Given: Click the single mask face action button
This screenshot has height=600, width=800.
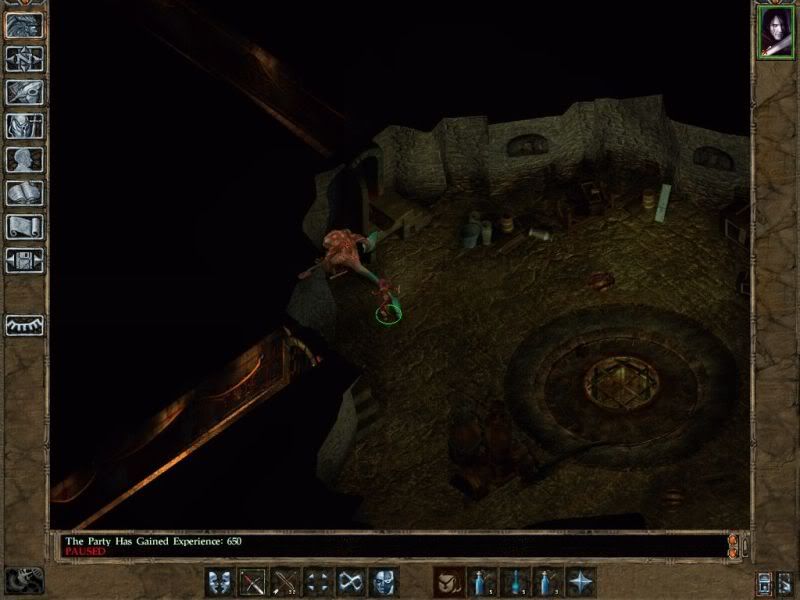Looking at the screenshot, I should [381, 581].
